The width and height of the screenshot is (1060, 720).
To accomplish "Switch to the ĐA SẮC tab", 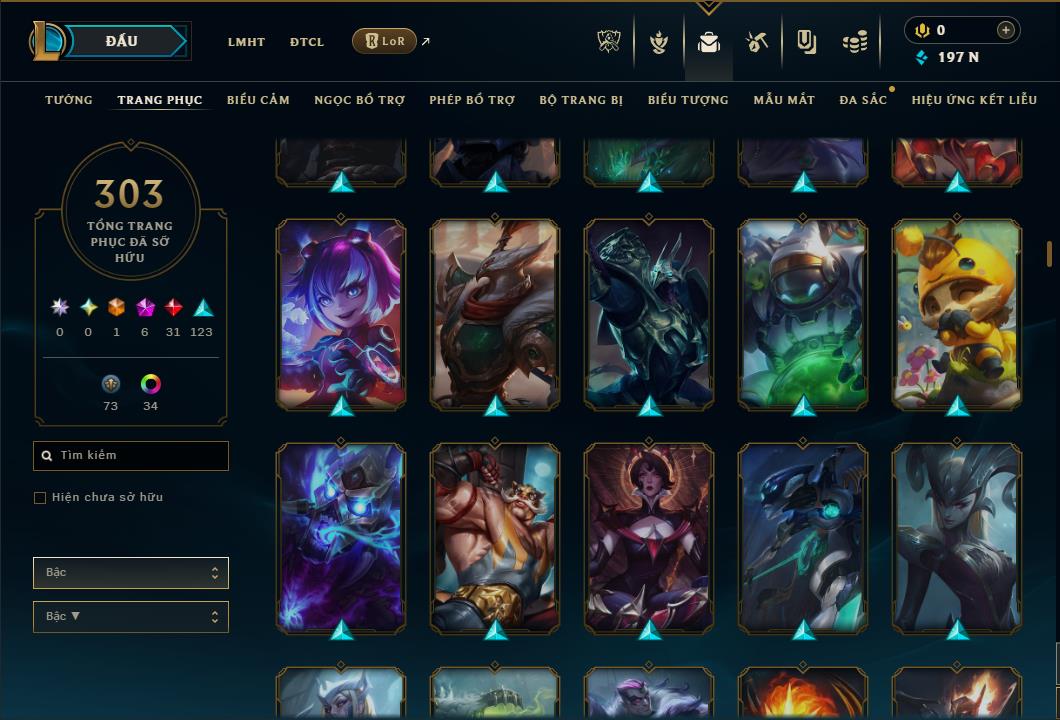I will tap(863, 100).
